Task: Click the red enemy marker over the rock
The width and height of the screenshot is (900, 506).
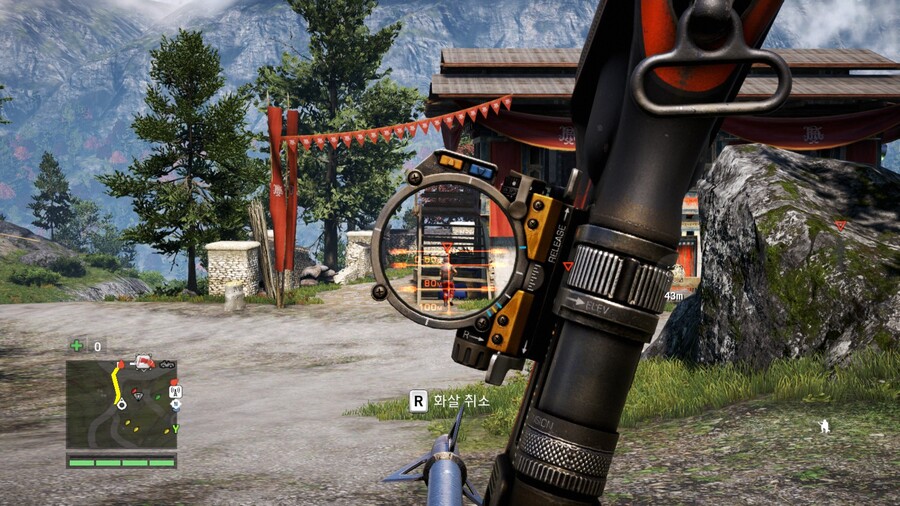Action: (x=840, y=225)
